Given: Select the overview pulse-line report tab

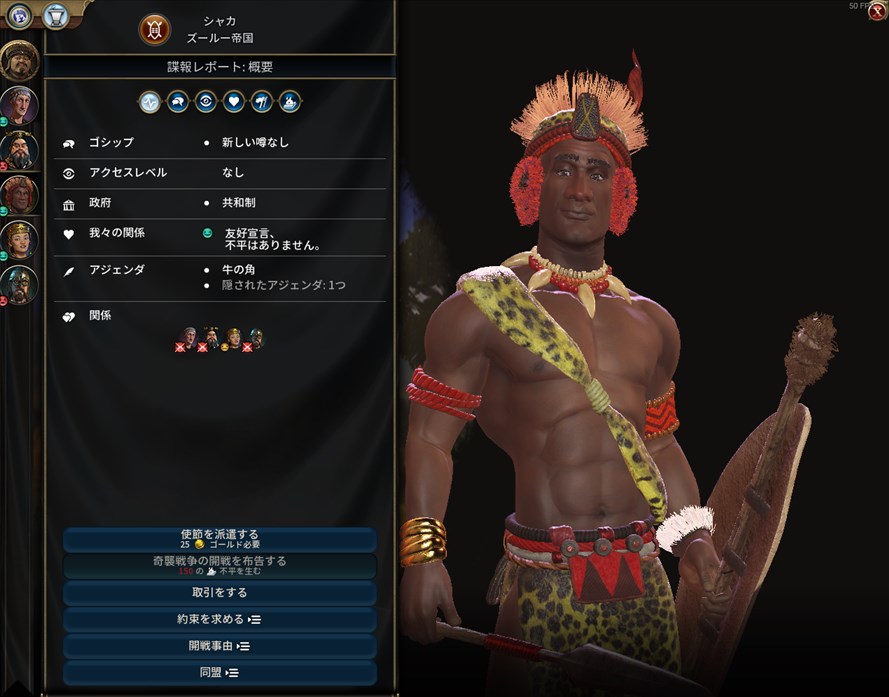Looking at the screenshot, I should click(x=150, y=101).
